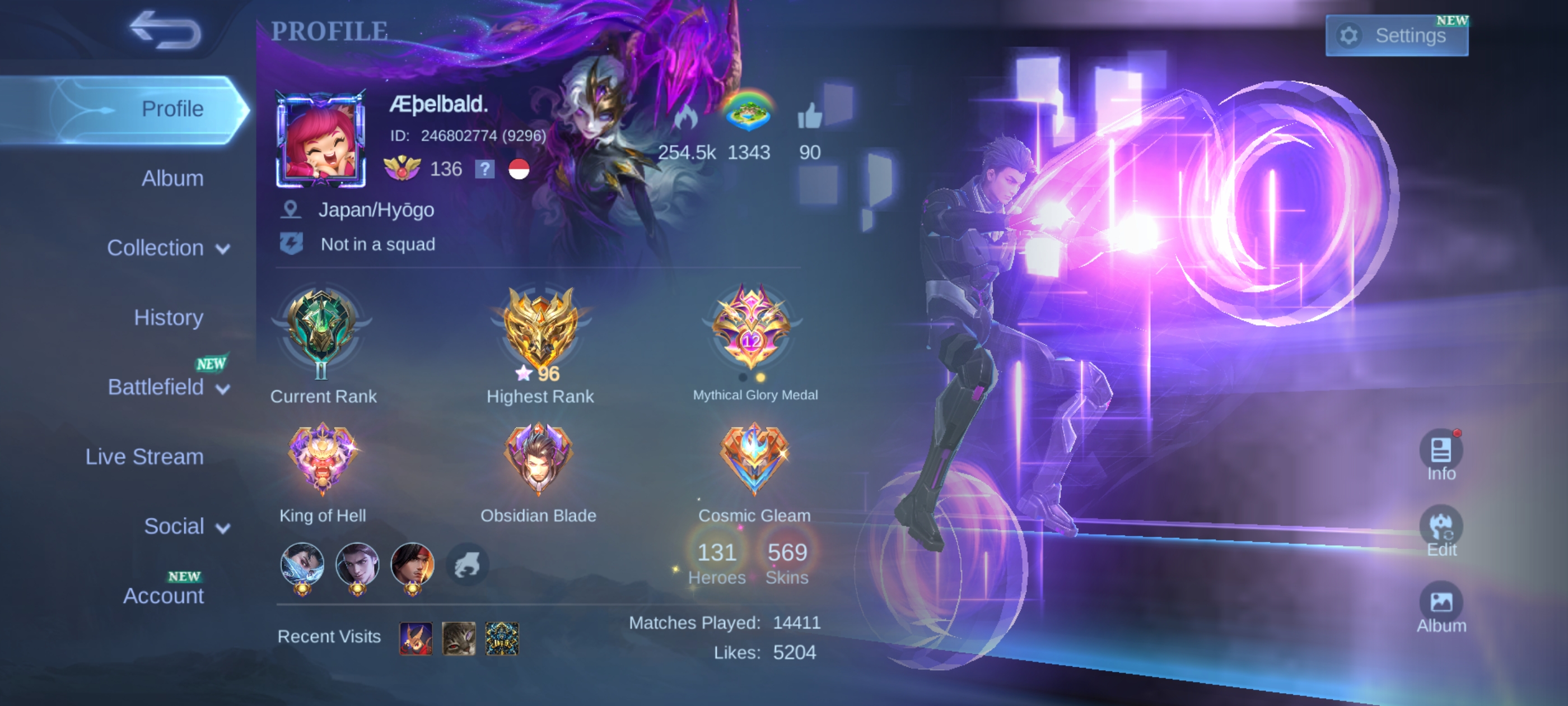The image size is (1568, 706).
Task: Select the Profile tab
Action: point(172,109)
